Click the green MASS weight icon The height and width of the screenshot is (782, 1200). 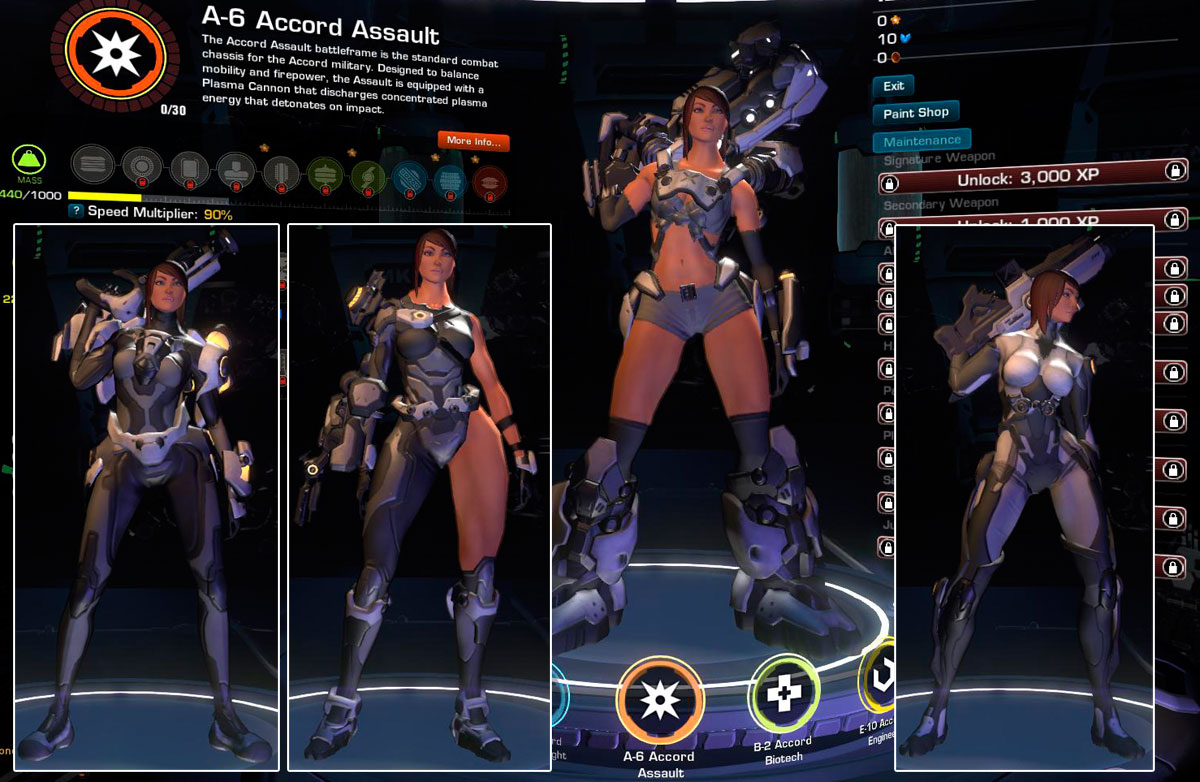28,161
